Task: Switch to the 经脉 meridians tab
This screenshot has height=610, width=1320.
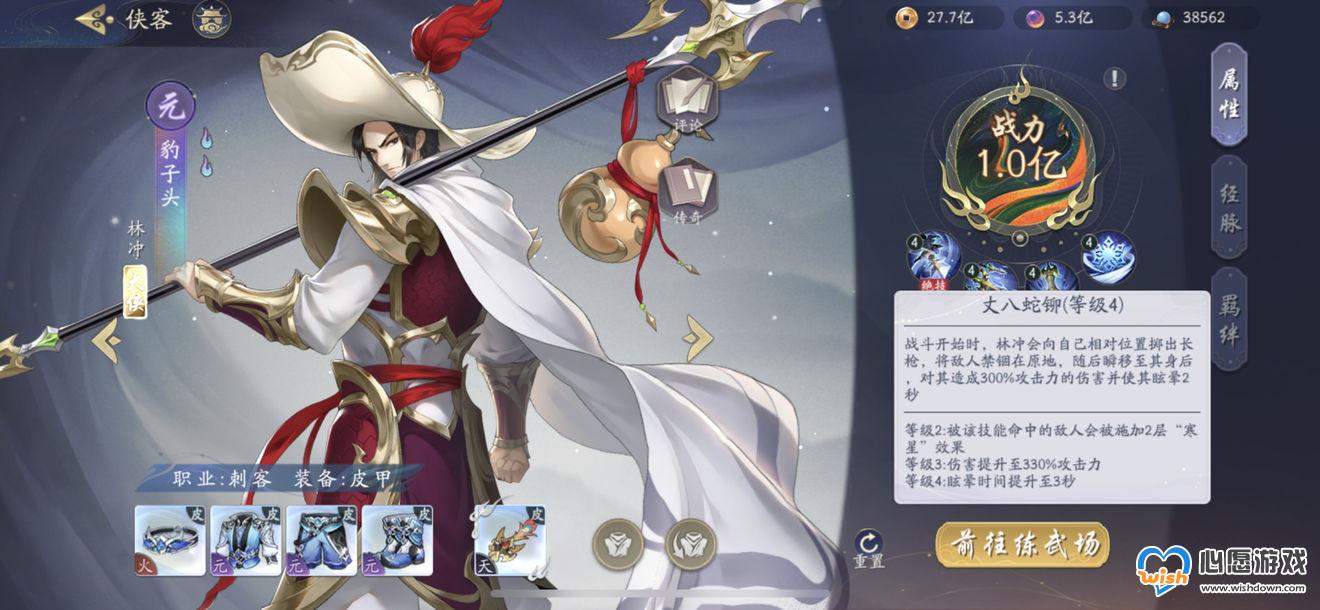Action: [1229, 208]
